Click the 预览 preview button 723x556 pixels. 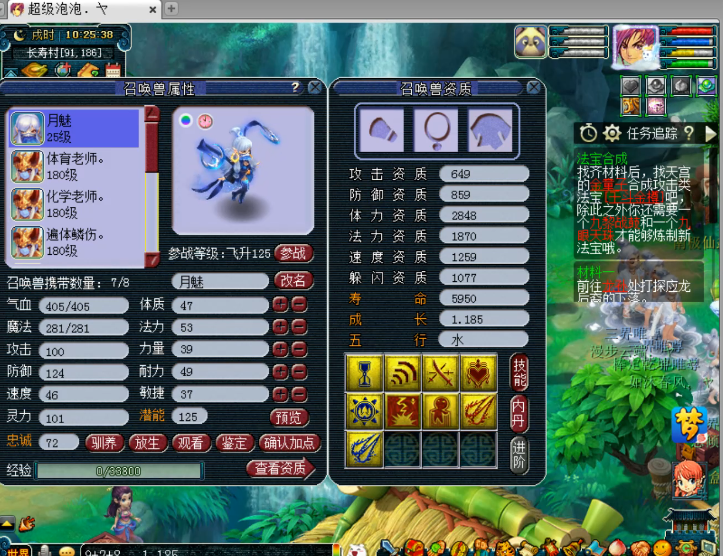click(x=289, y=417)
